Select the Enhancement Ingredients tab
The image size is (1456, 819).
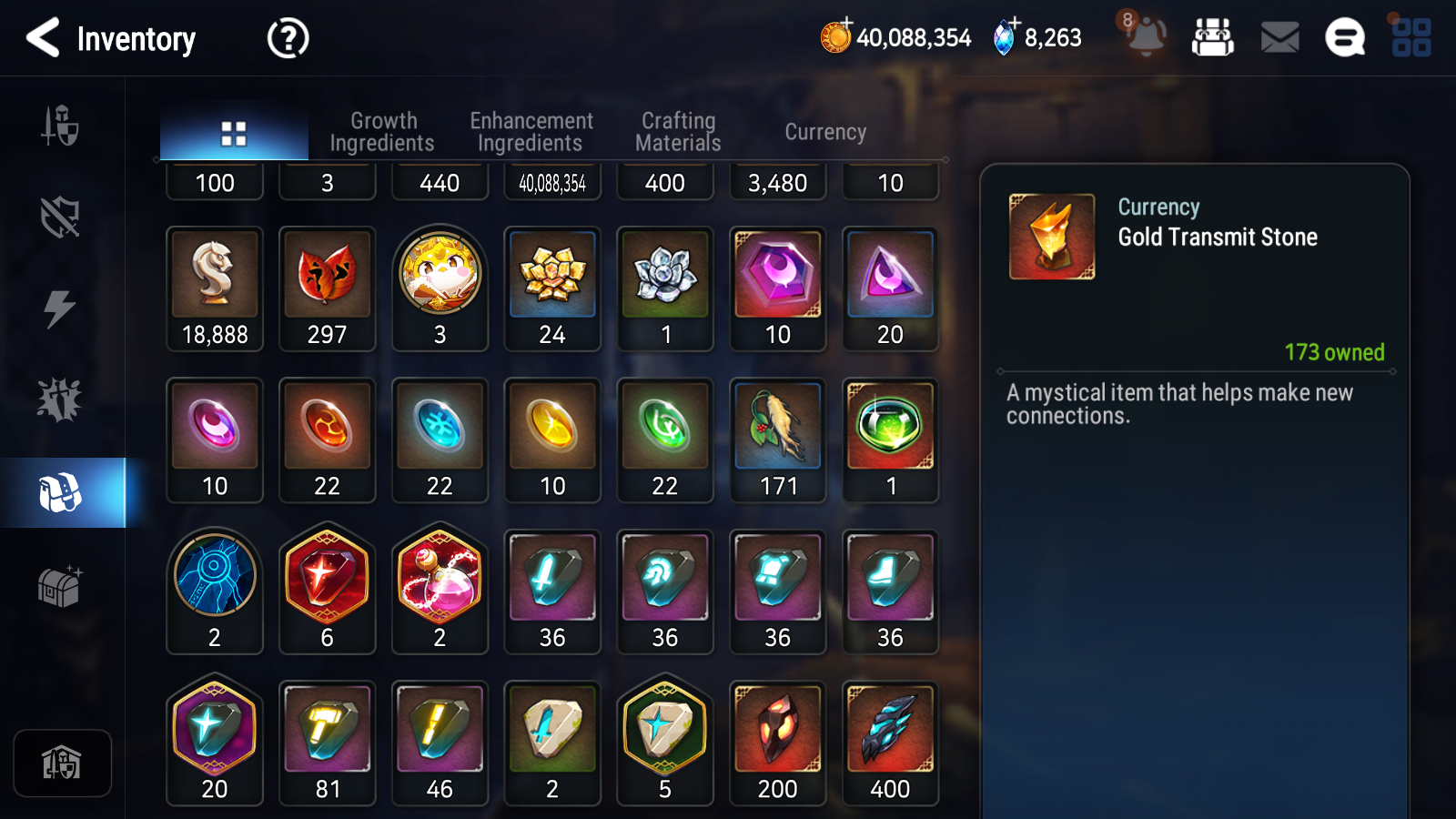[531, 131]
